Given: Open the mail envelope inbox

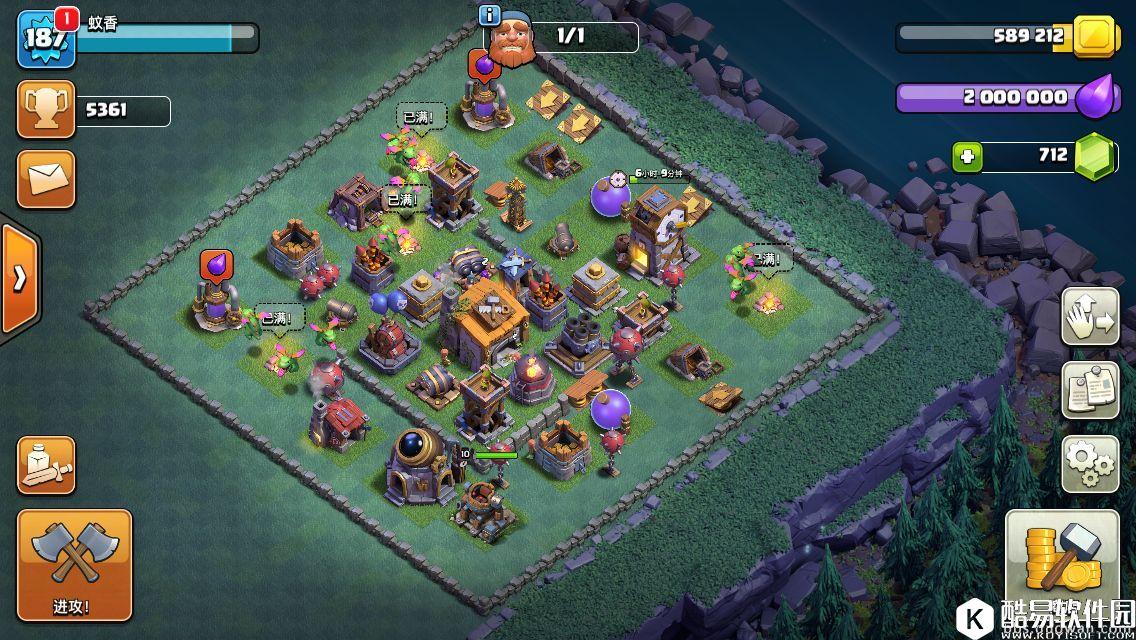Looking at the screenshot, I should coord(46,180).
